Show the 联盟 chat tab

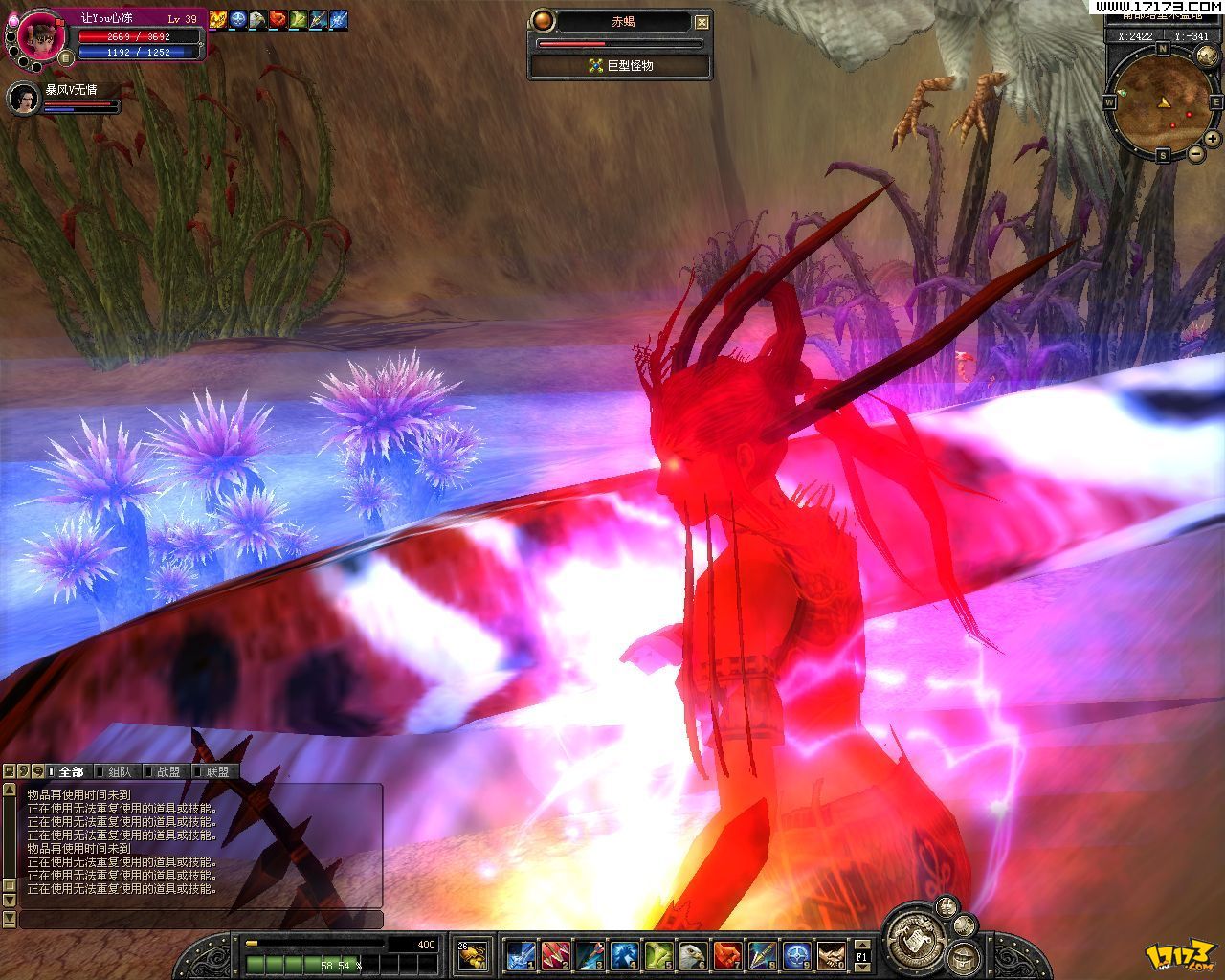coord(217,771)
